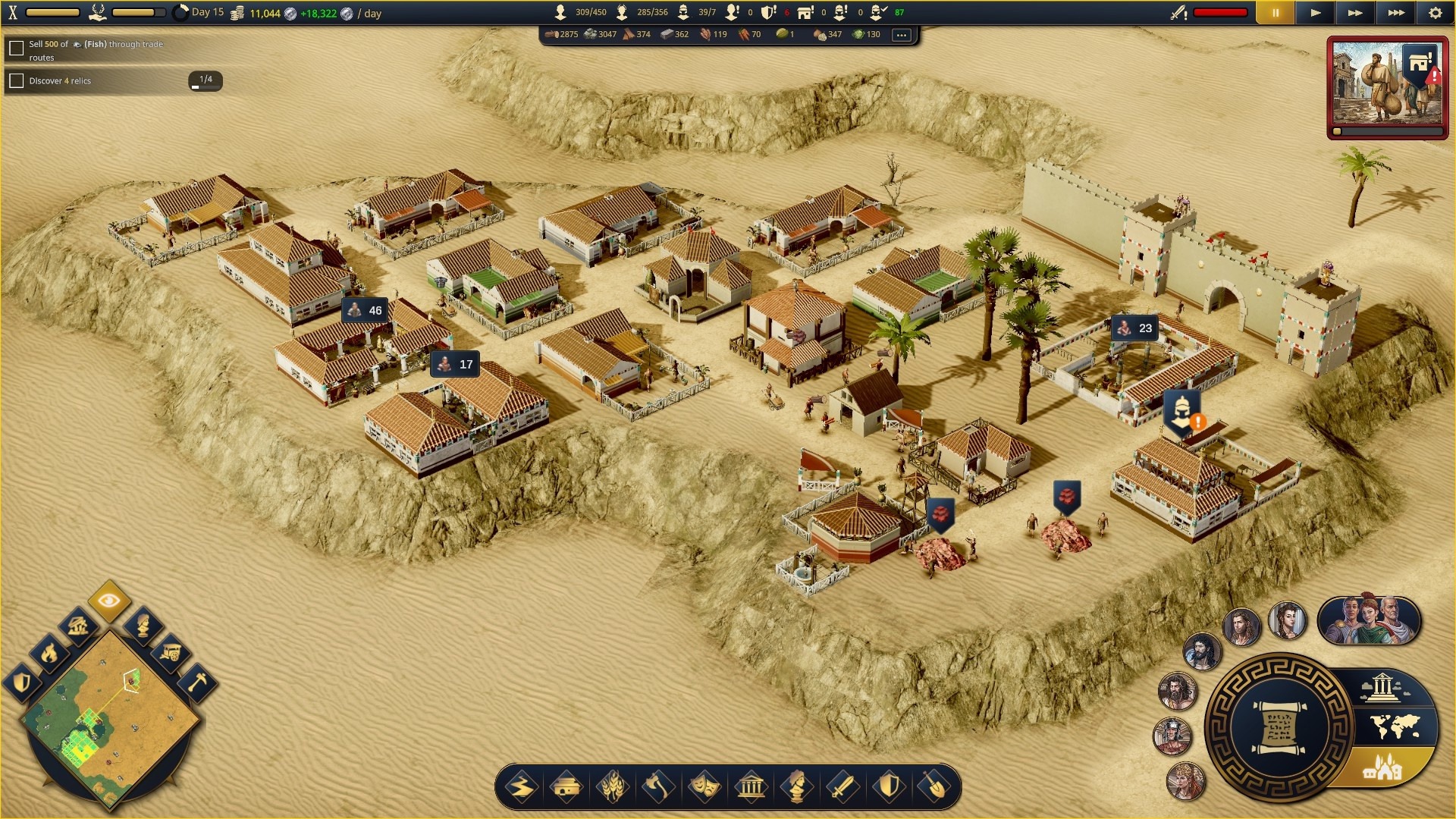Open the wheat farming build category
The width and height of the screenshot is (1456, 819).
(x=613, y=787)
